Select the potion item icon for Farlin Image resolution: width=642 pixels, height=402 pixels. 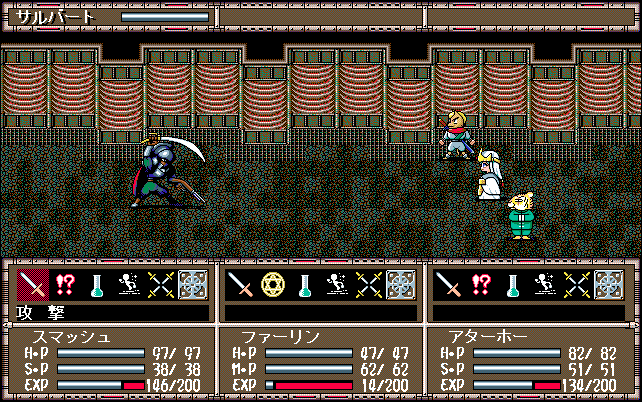[x=304, y=286]
